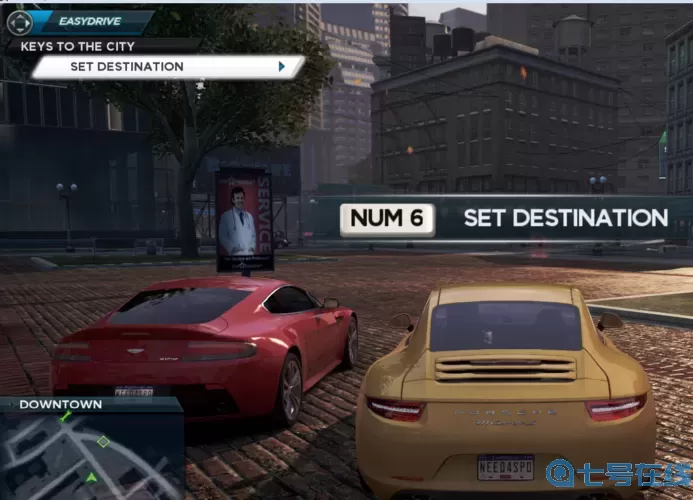Click the arrow beside Set Destination entry
The image size is (693, 500).
(282, 67)
